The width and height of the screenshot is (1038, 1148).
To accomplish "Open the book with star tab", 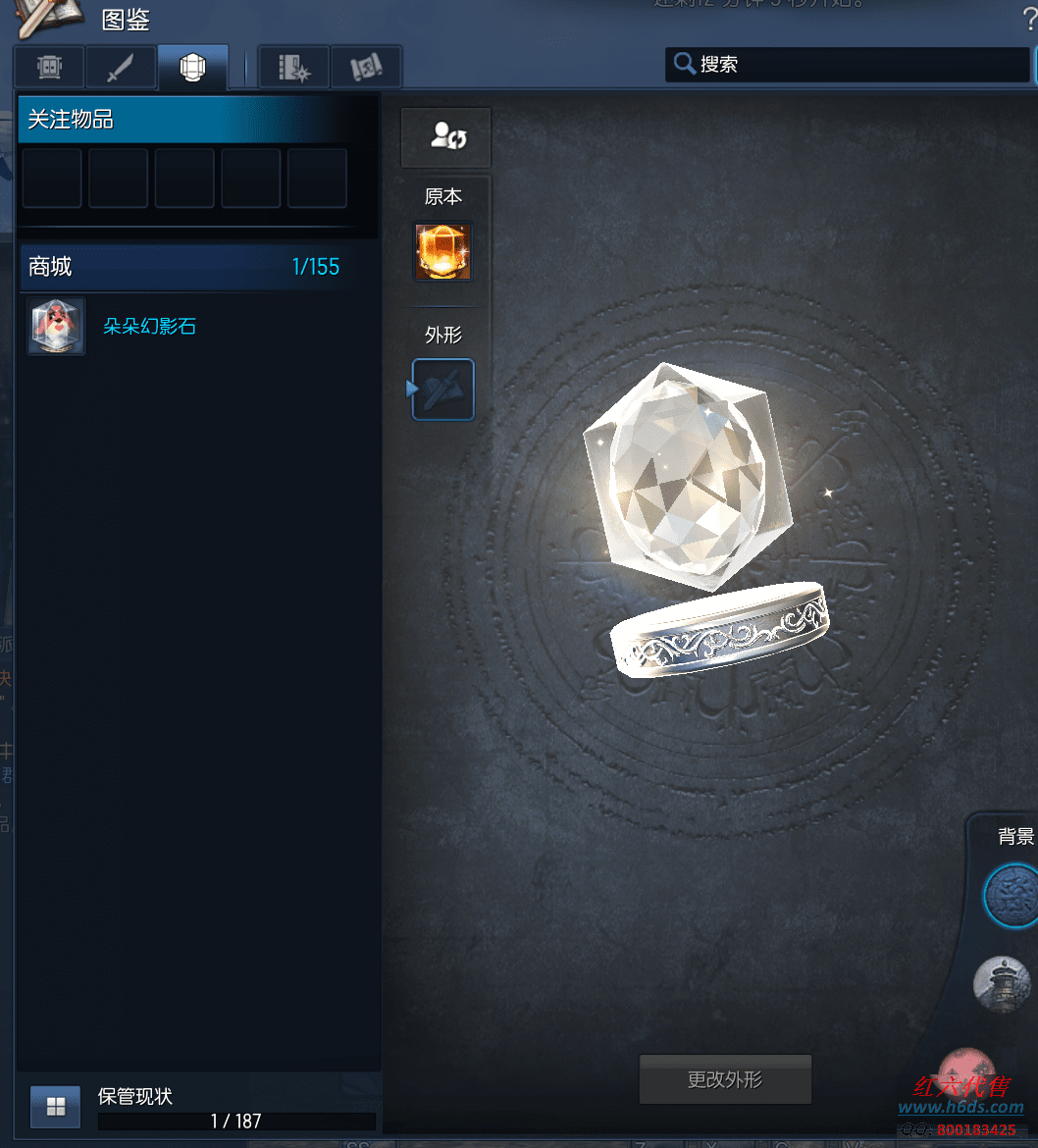I will pyautogui.click(x=293, y=68).
